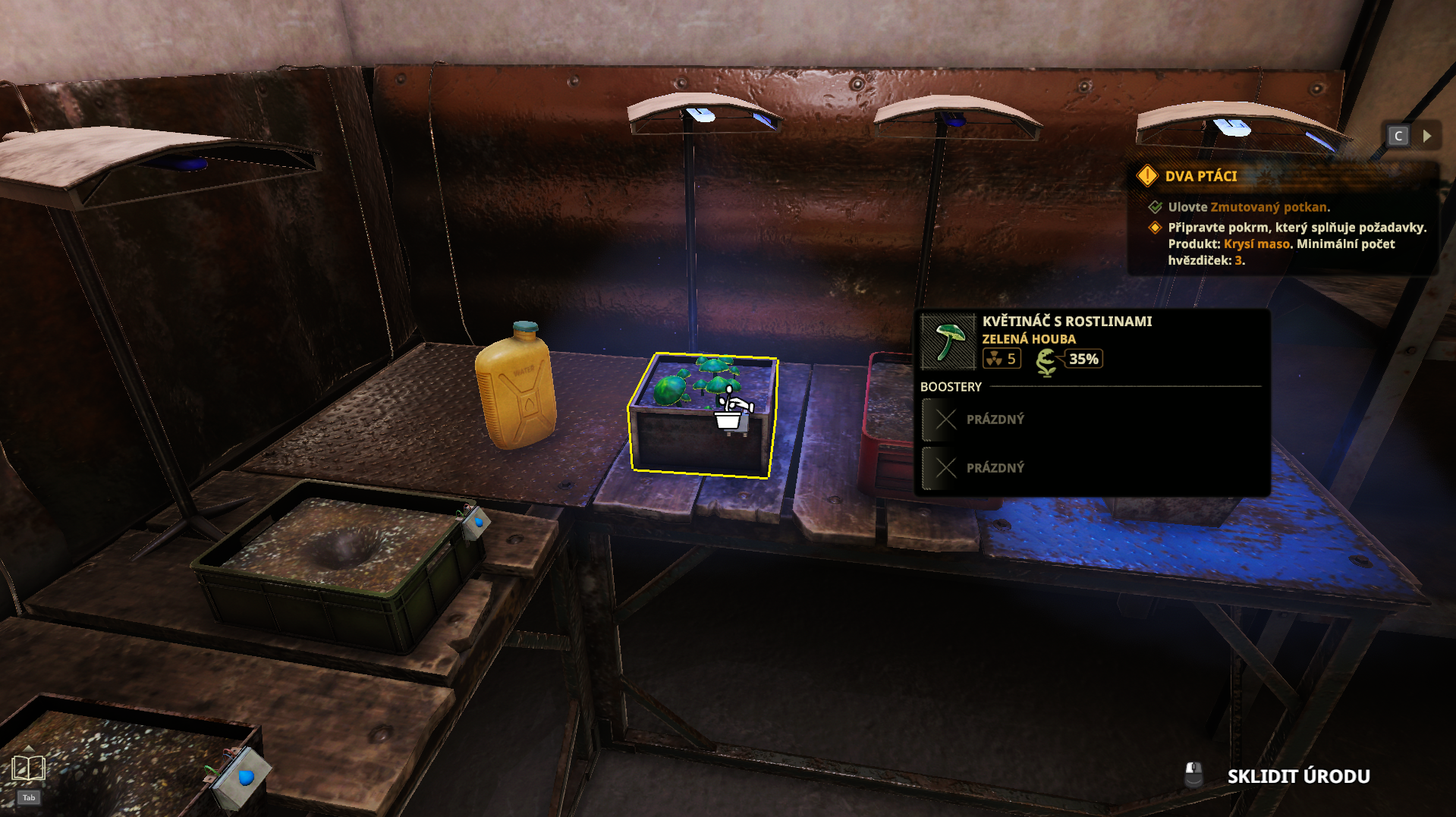Screen dimensions: 1456x817
Task: Select the Dva Ptáci quest tracker header
Action: pyautogui.click(x=1200, y=176)
